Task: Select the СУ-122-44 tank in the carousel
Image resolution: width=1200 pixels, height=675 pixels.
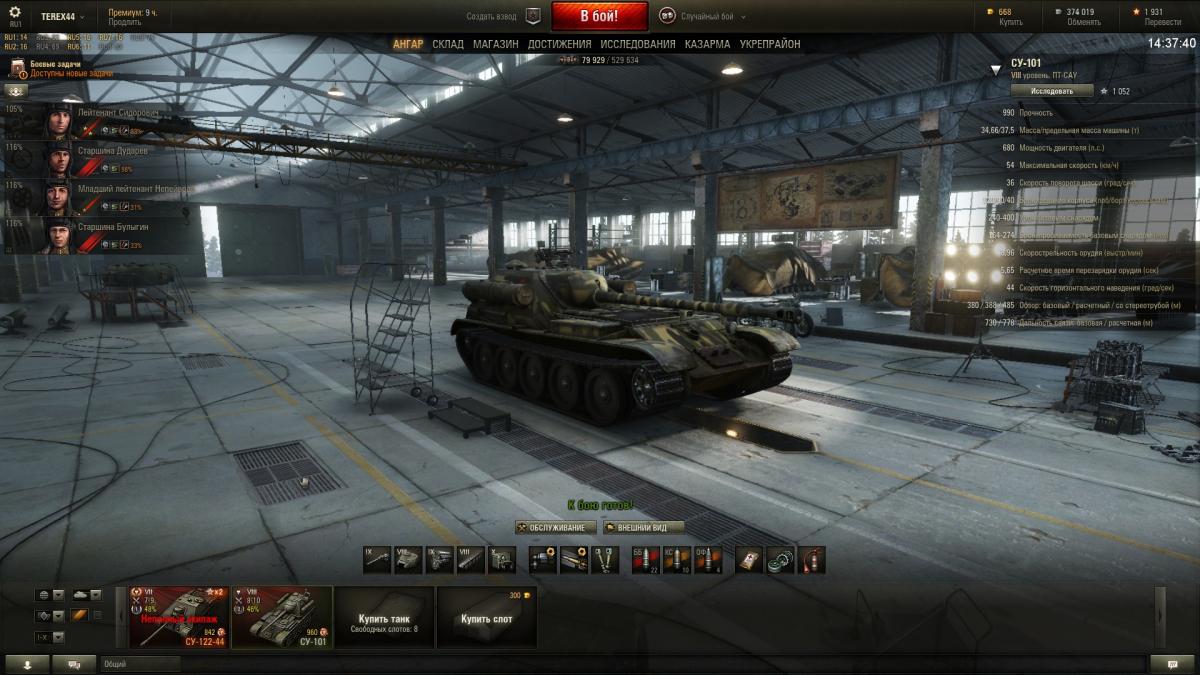Action: (179, 617)
